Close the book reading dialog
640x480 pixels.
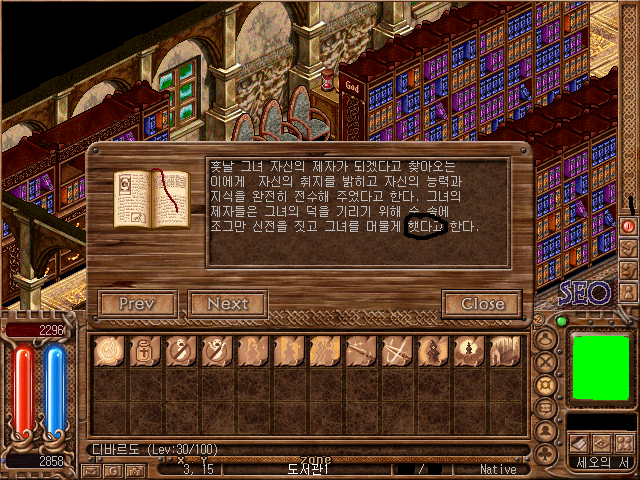(x=482, y=303)
